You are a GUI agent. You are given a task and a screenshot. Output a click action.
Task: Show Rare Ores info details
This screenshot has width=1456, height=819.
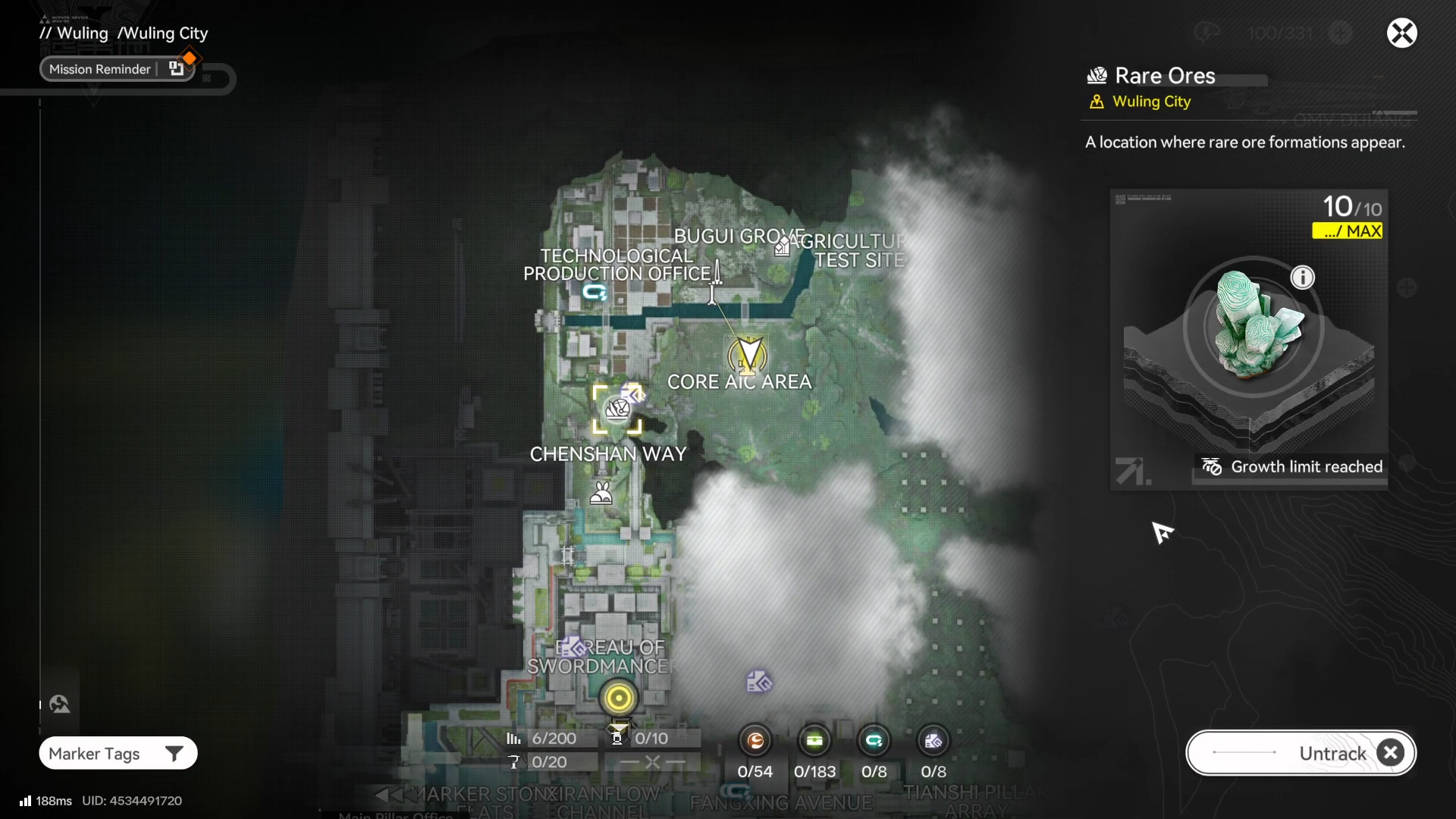pos(1302,278)
